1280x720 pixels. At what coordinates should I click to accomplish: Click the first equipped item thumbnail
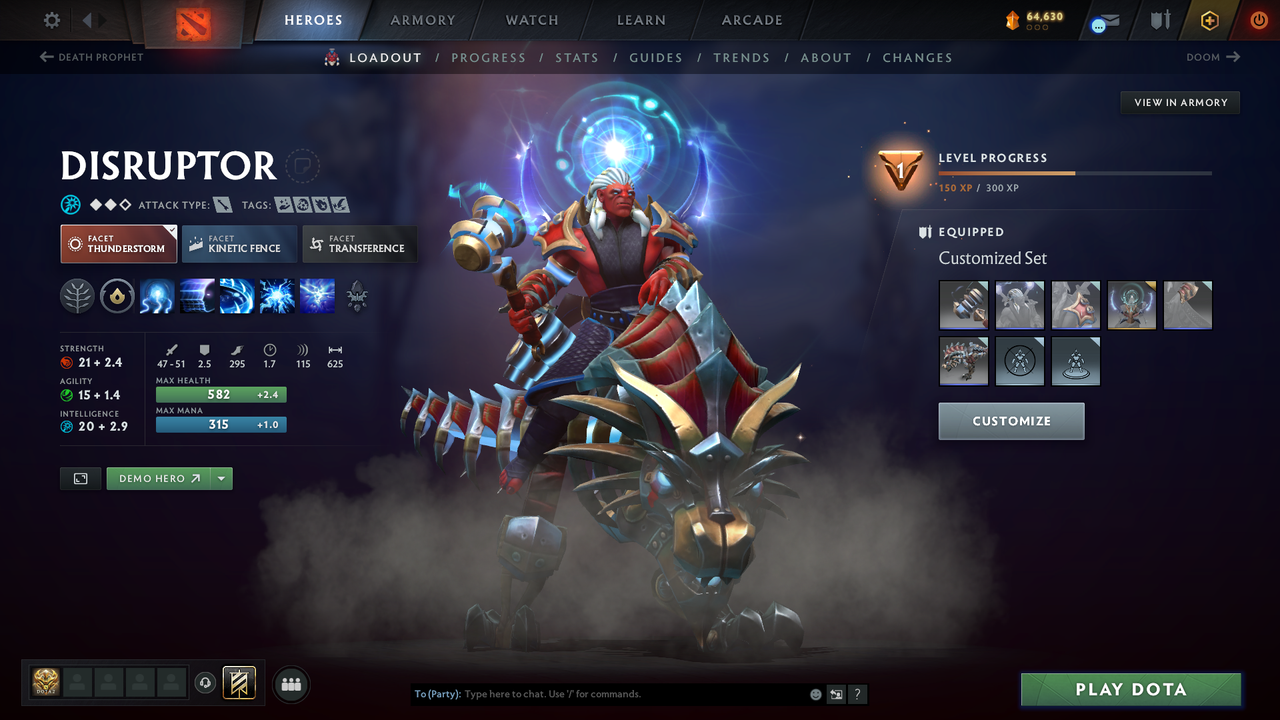coord(963,305)
